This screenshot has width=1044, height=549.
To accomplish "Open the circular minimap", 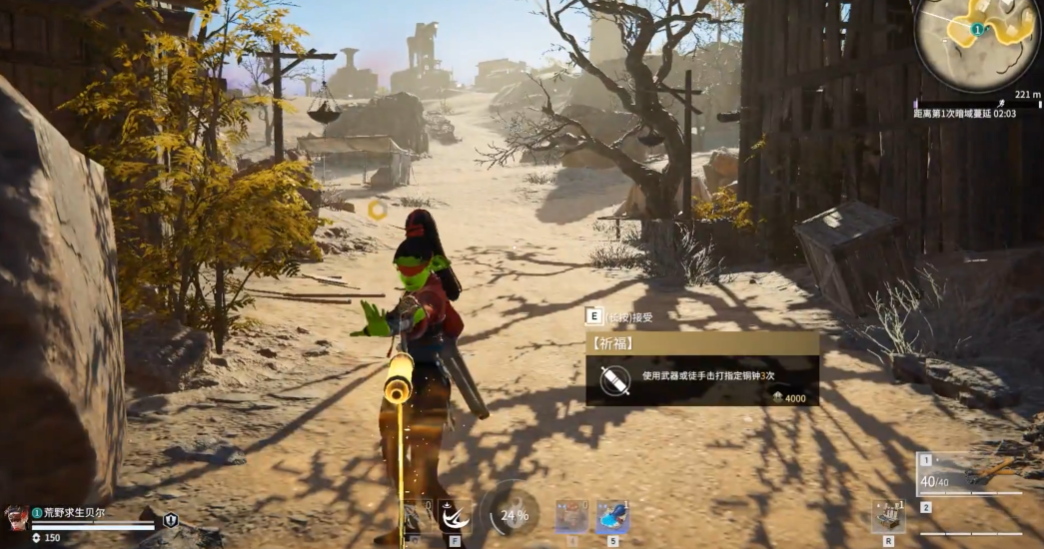I will pos(977,41).
